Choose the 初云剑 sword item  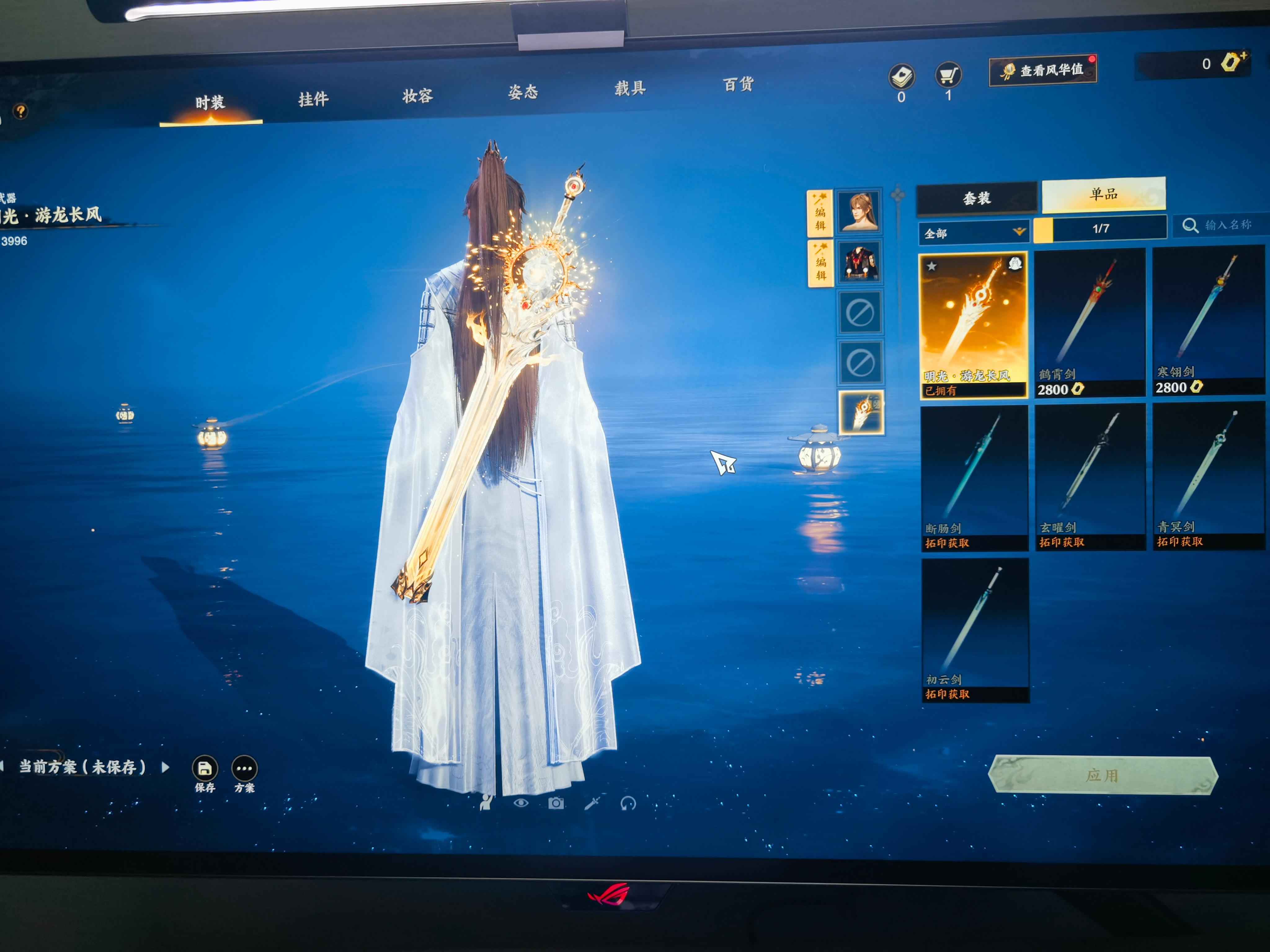(975, 629)
